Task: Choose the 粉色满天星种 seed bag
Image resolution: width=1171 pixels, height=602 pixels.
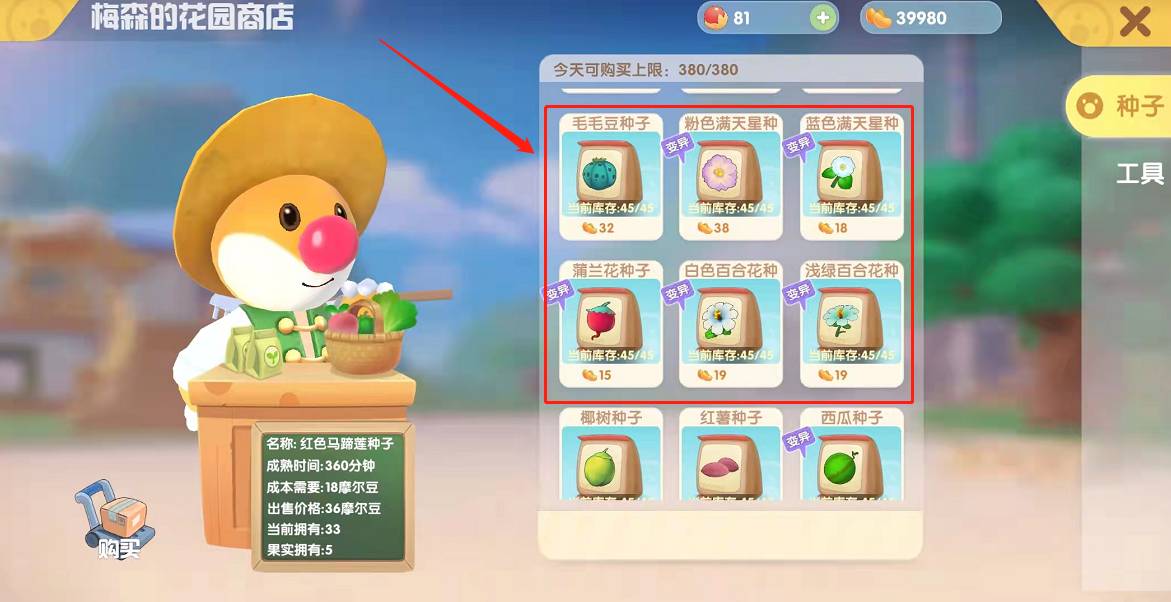Action: pyautogui.click(x=730, y=176)
